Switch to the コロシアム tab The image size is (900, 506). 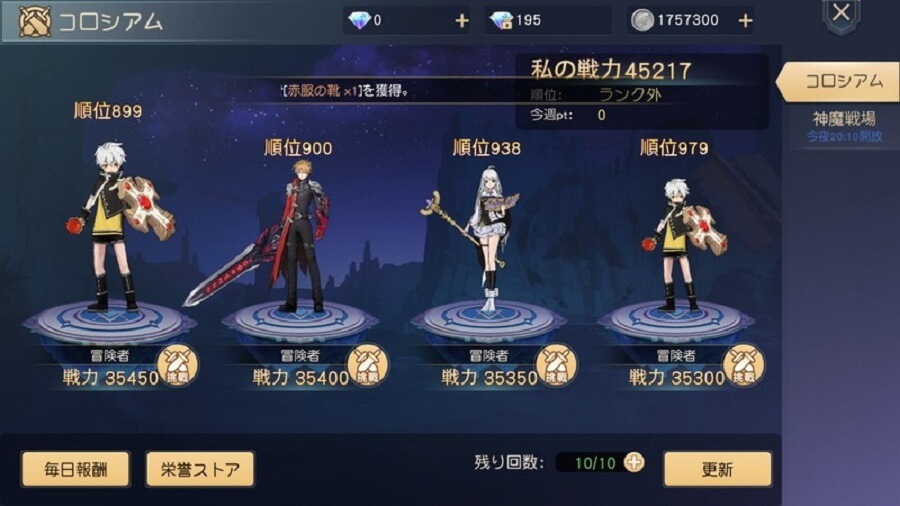coord(843,81)
